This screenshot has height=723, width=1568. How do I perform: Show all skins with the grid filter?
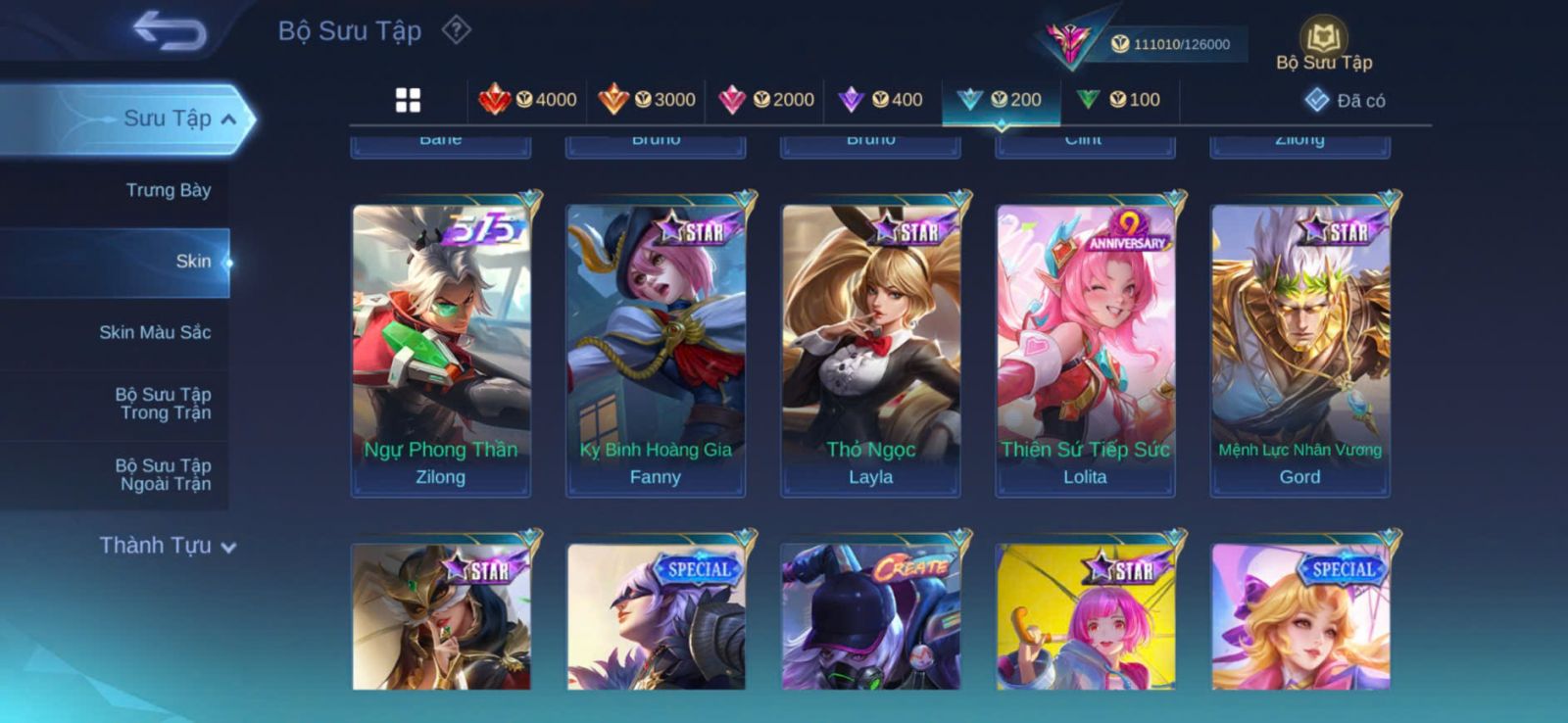point(408,100)
